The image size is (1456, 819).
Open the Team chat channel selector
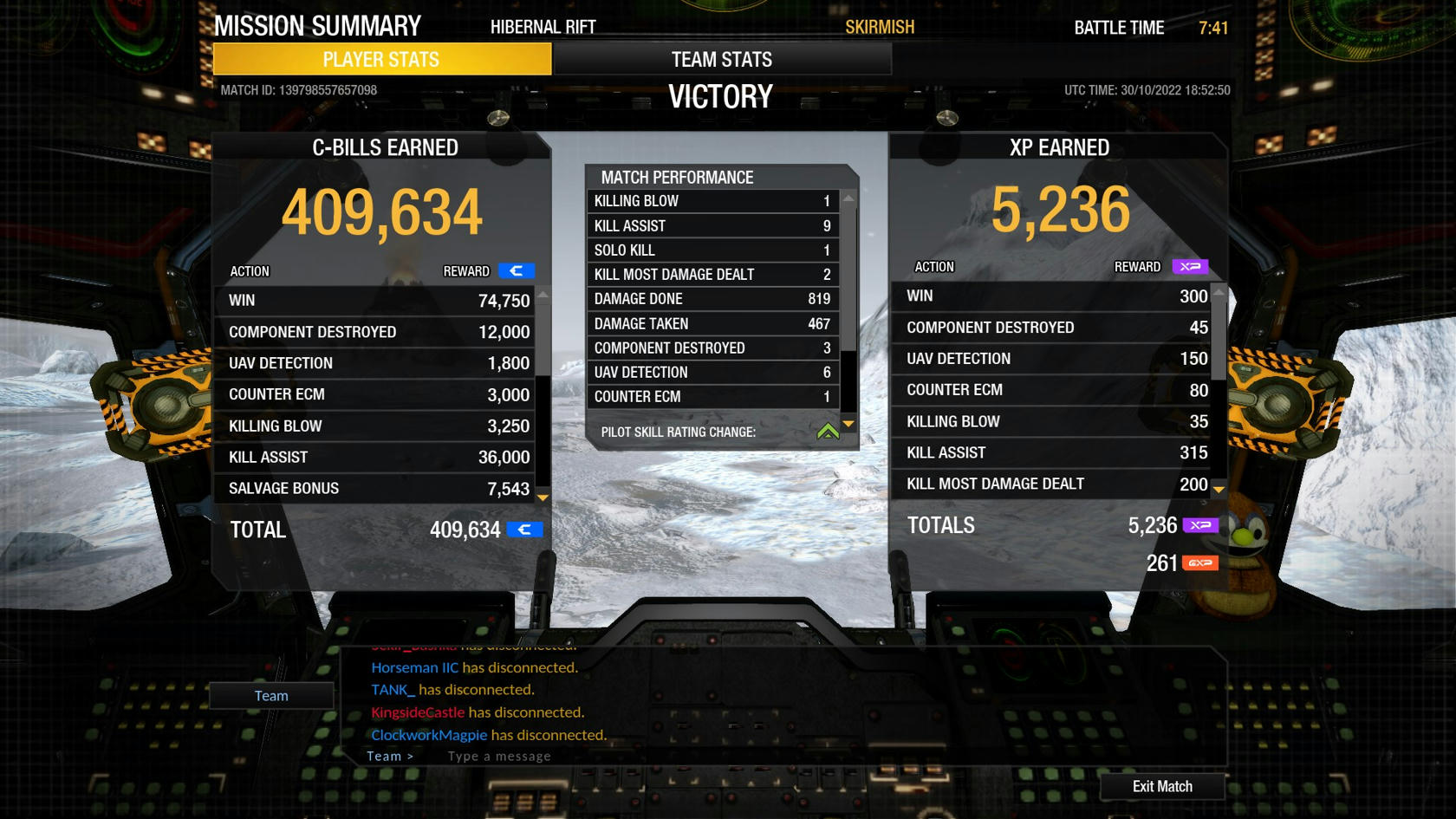pos(271,695)
